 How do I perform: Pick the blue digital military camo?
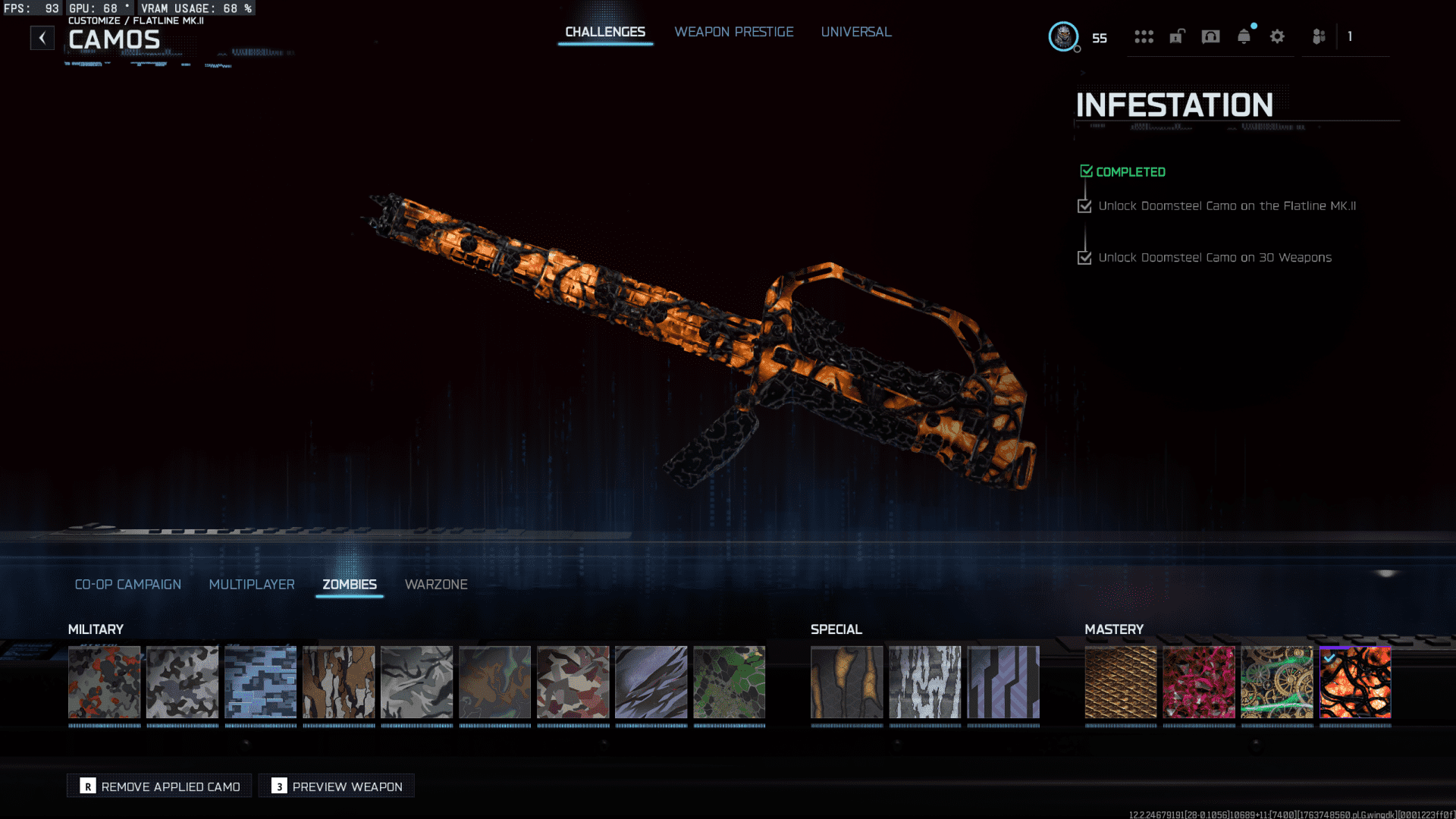pyautogui.click(x=260, y=682)
